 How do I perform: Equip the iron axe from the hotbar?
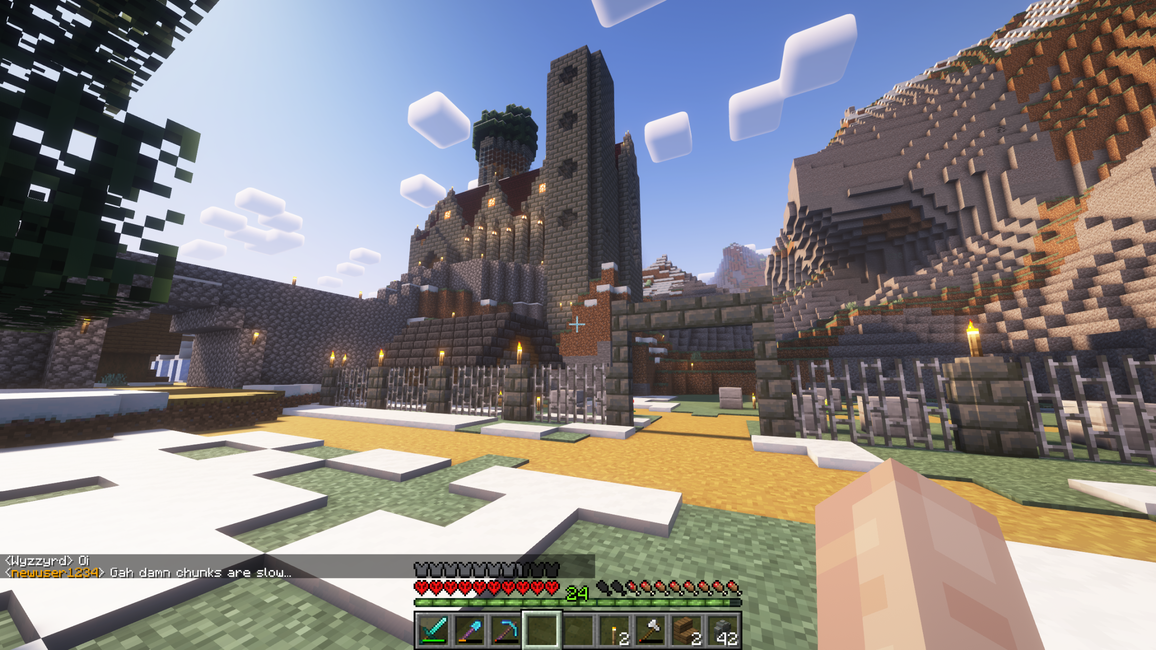tap(650, 630)
